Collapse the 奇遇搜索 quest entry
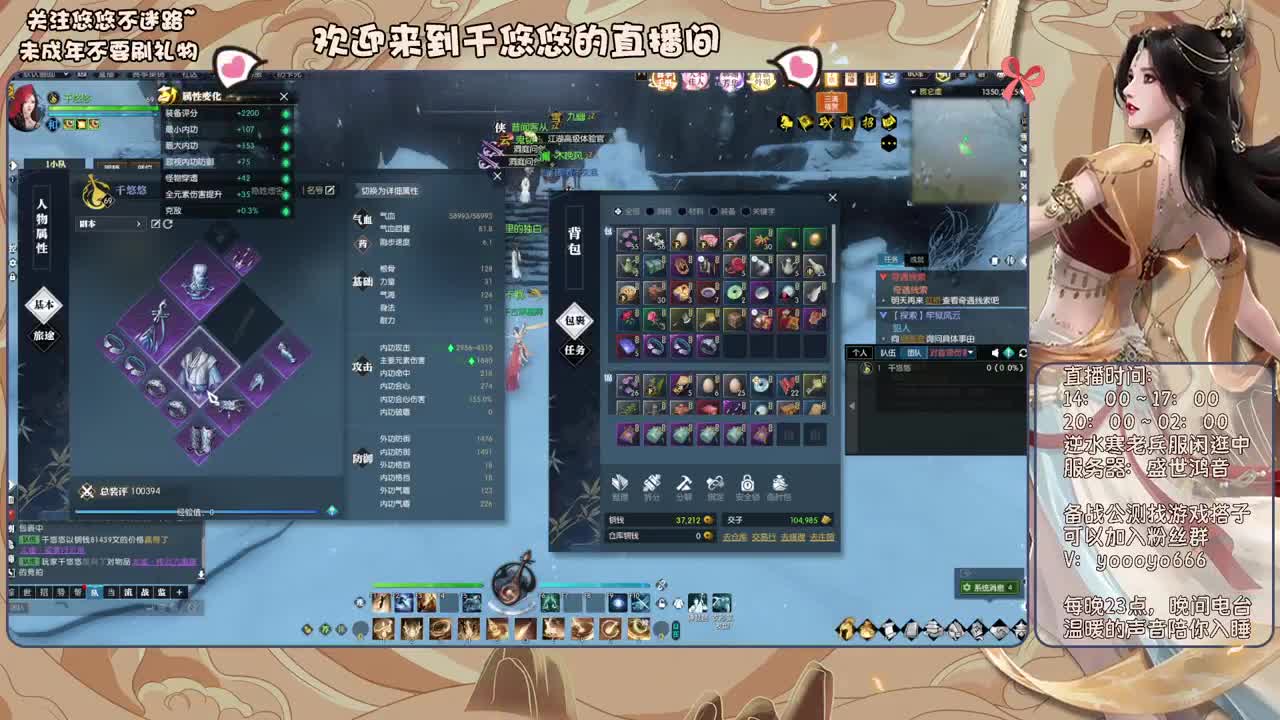Image resolution: width=1280 pixels, height=720 pixels. (884, 277)
